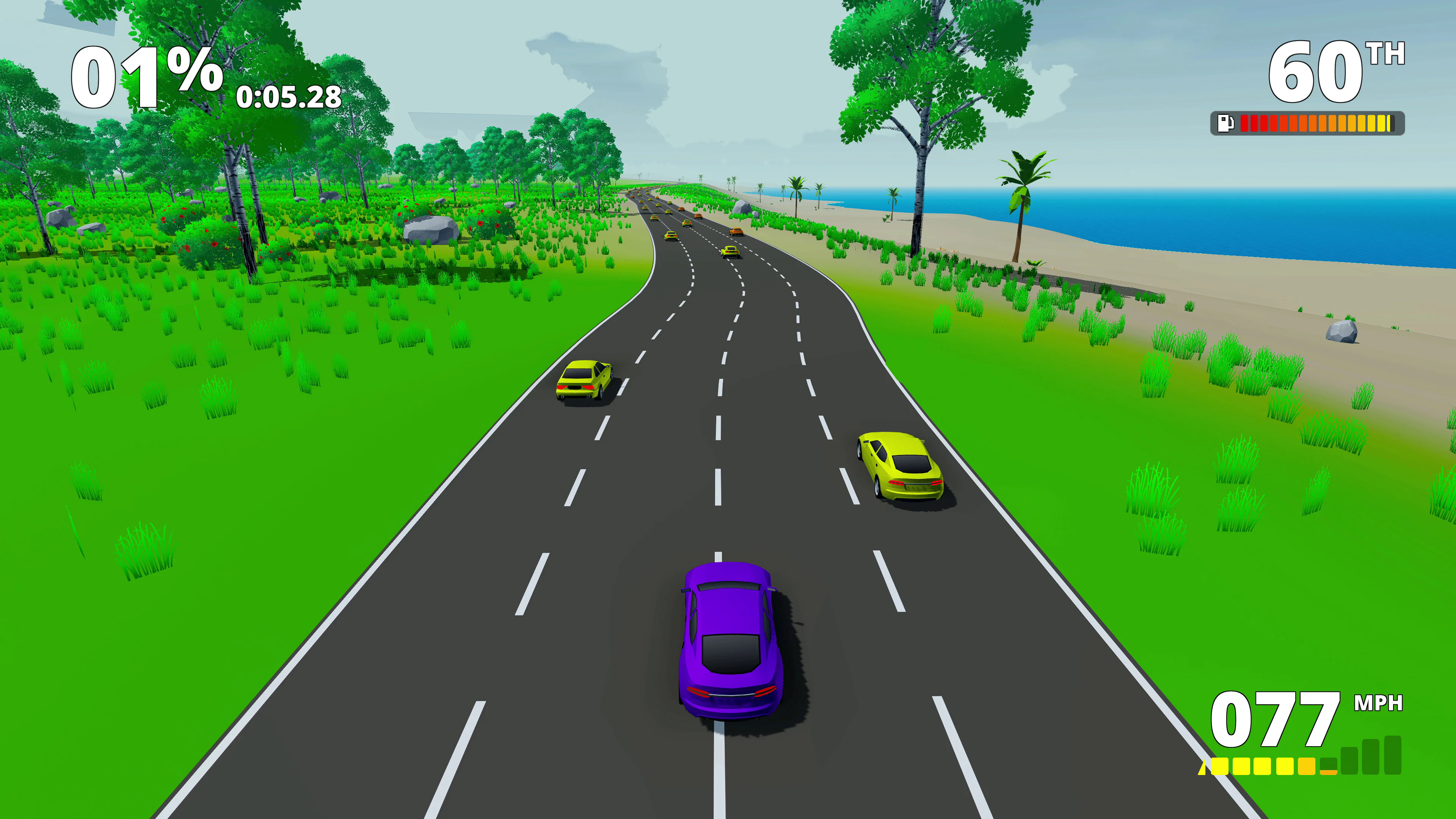1456x819 pixels.
Task: Click the palm tree beside the beach
Action: 1024,187
